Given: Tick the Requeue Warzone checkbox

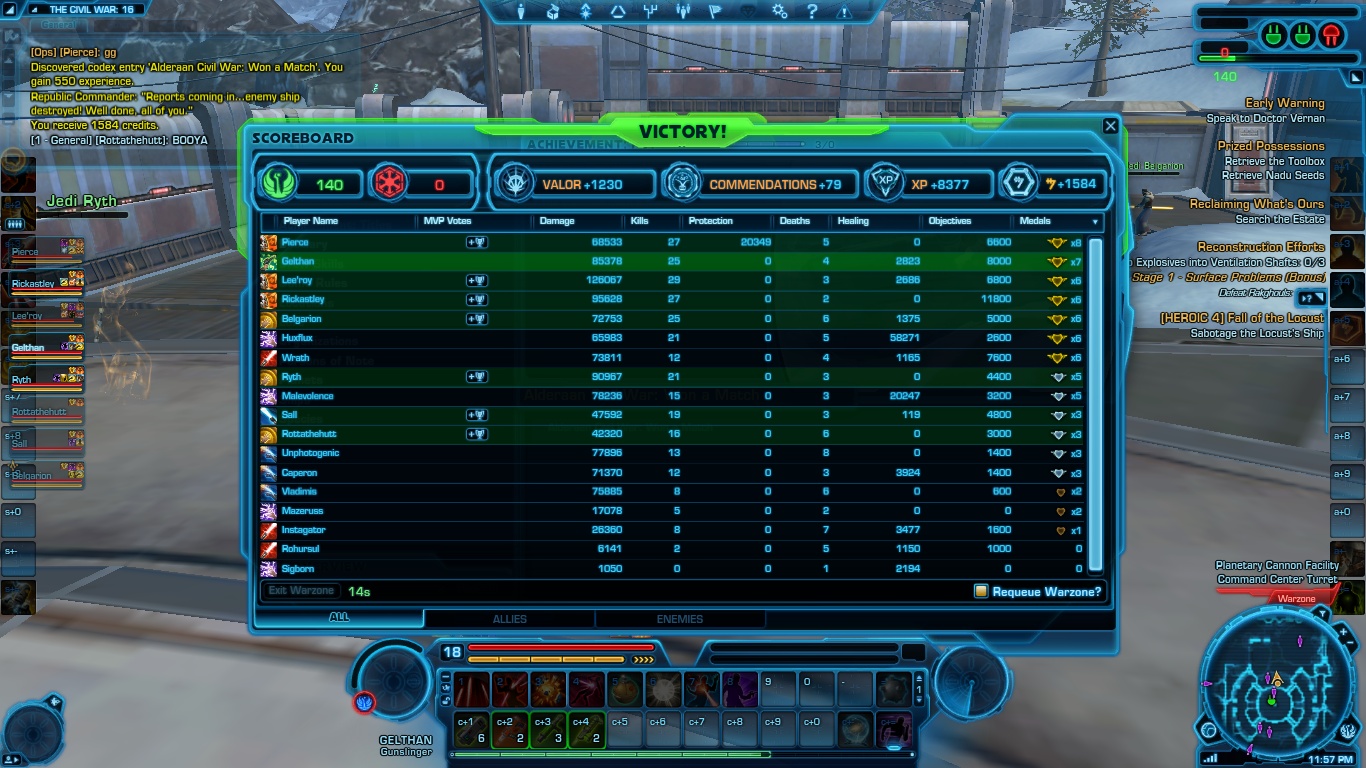Looking at the screenshot, I should 981,591.
